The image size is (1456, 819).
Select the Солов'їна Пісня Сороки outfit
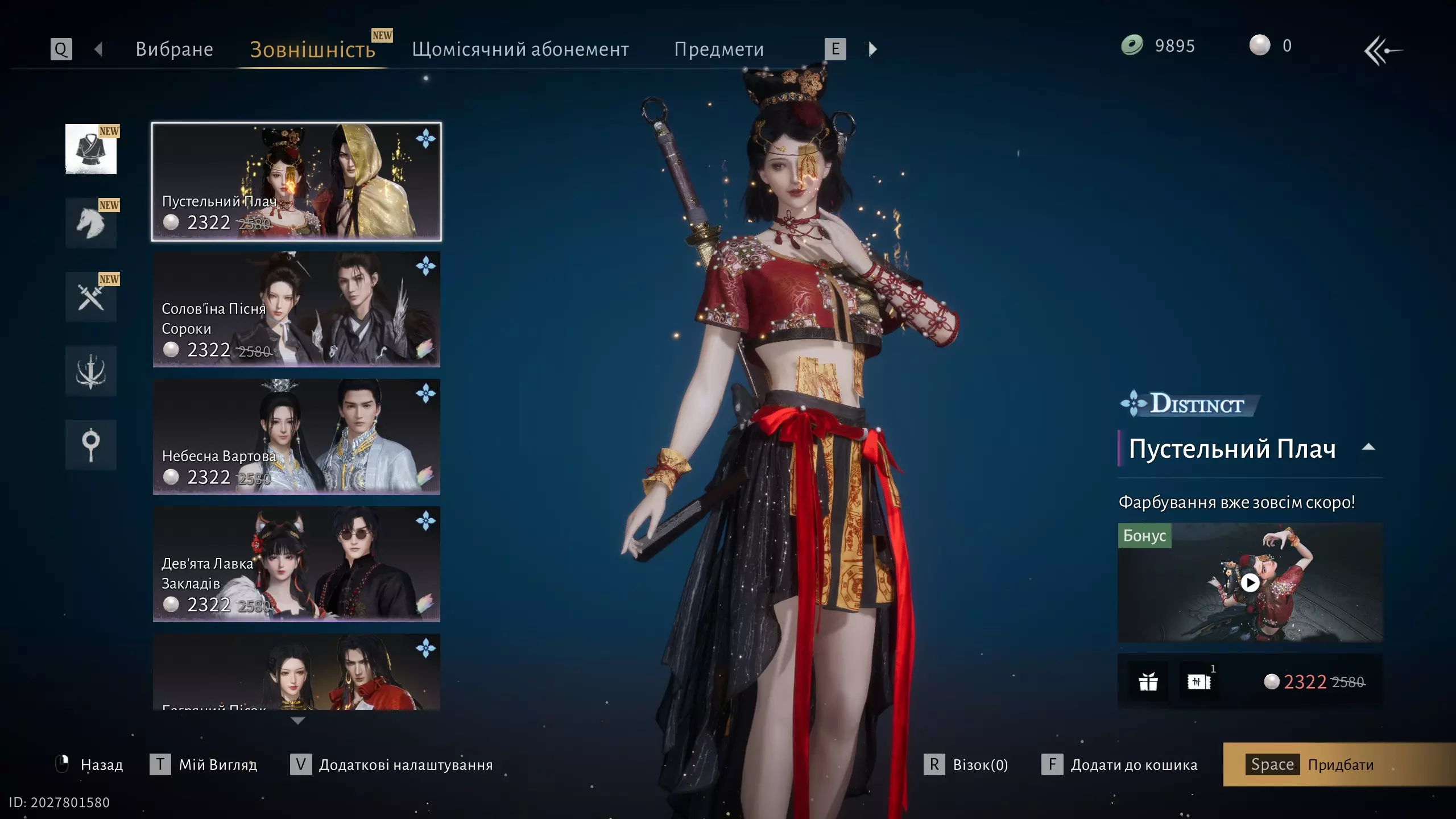click(x=296, y=309)
